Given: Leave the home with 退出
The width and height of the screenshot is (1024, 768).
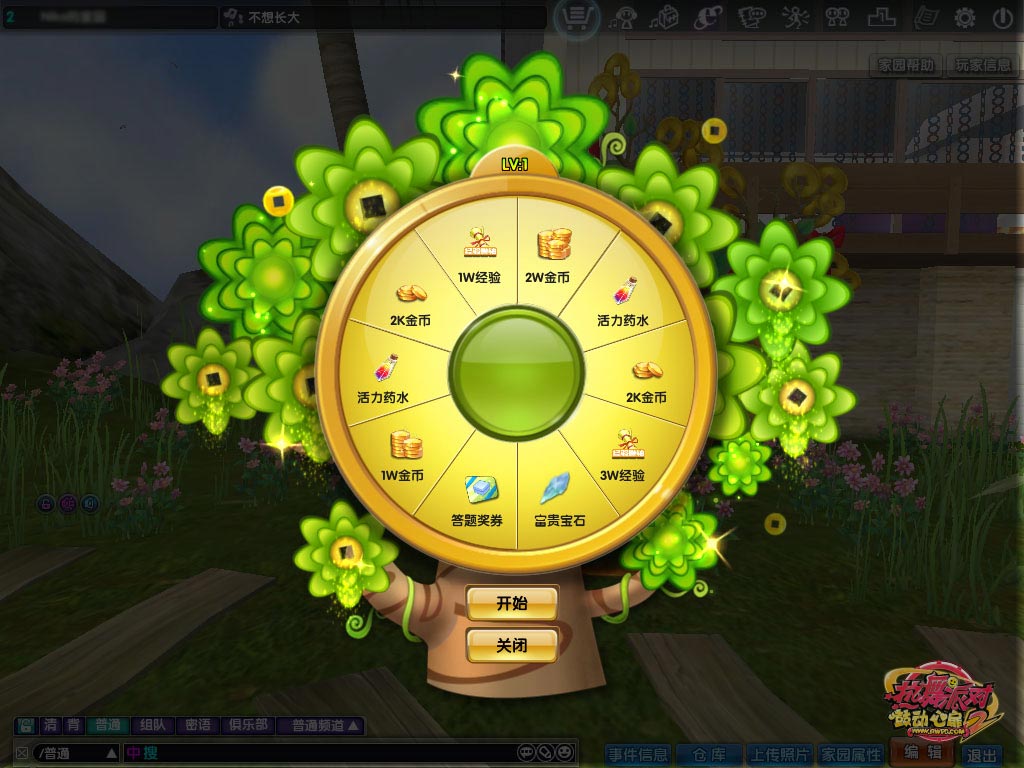Looking at the screenshot, I should pos(982,755).
